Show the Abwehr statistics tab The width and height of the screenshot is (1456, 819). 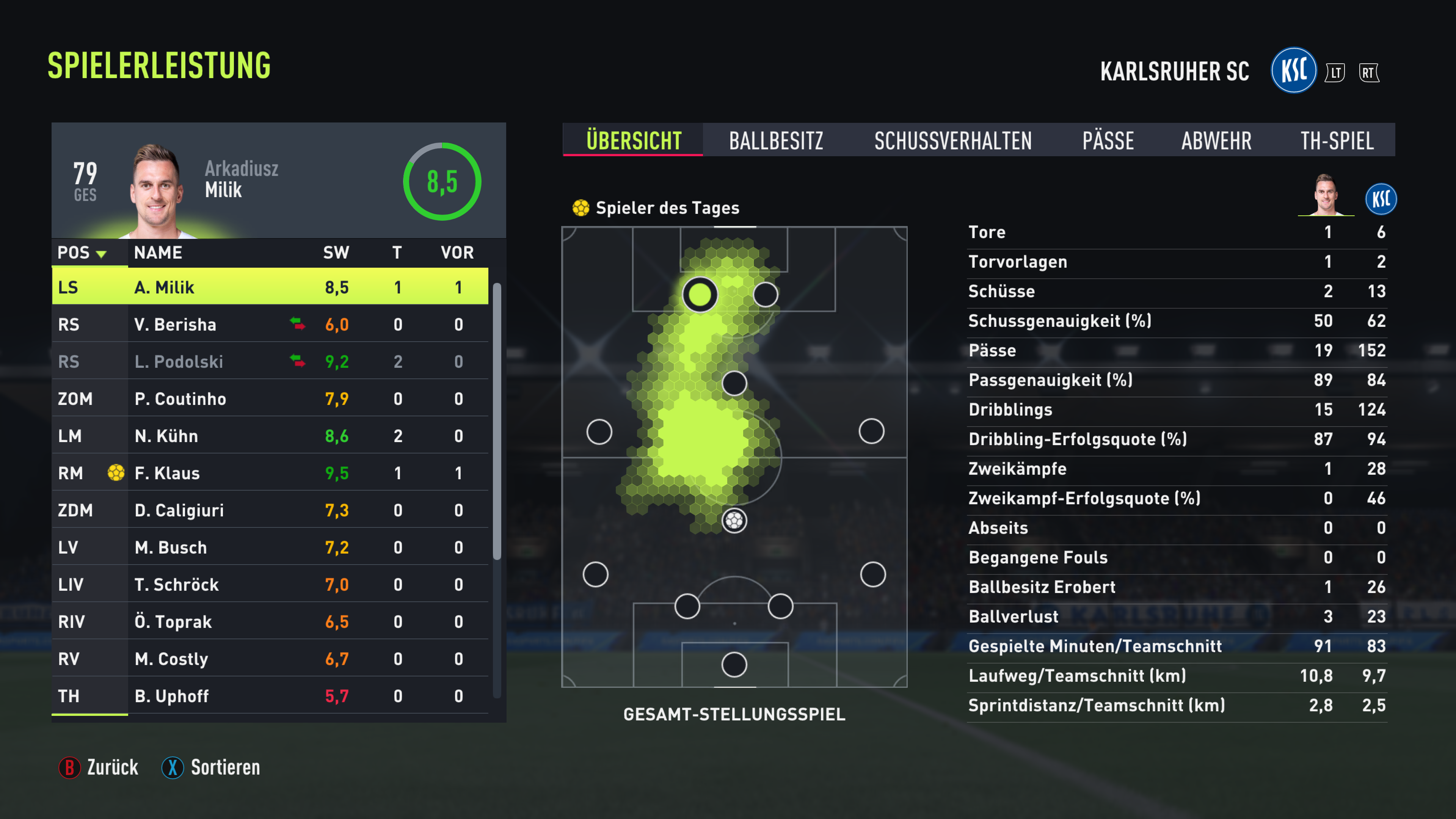pos(1216,140)
